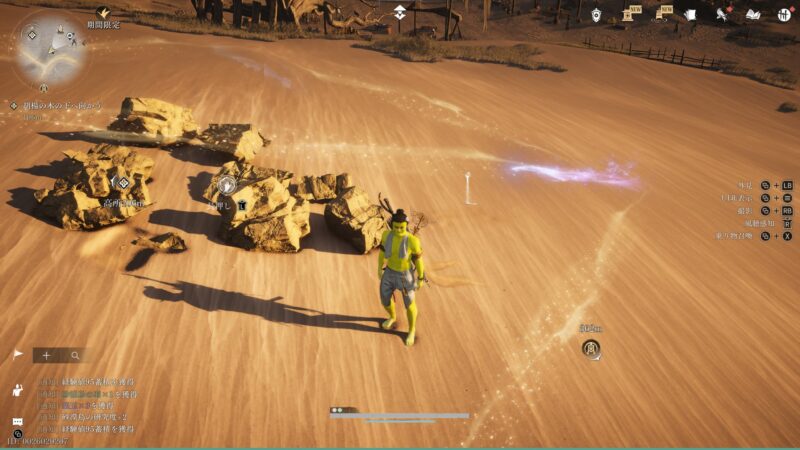Open the open-book journal icon
Image resolution: width=800 pixels, height=450 pixels.
(x=753, y=14)
